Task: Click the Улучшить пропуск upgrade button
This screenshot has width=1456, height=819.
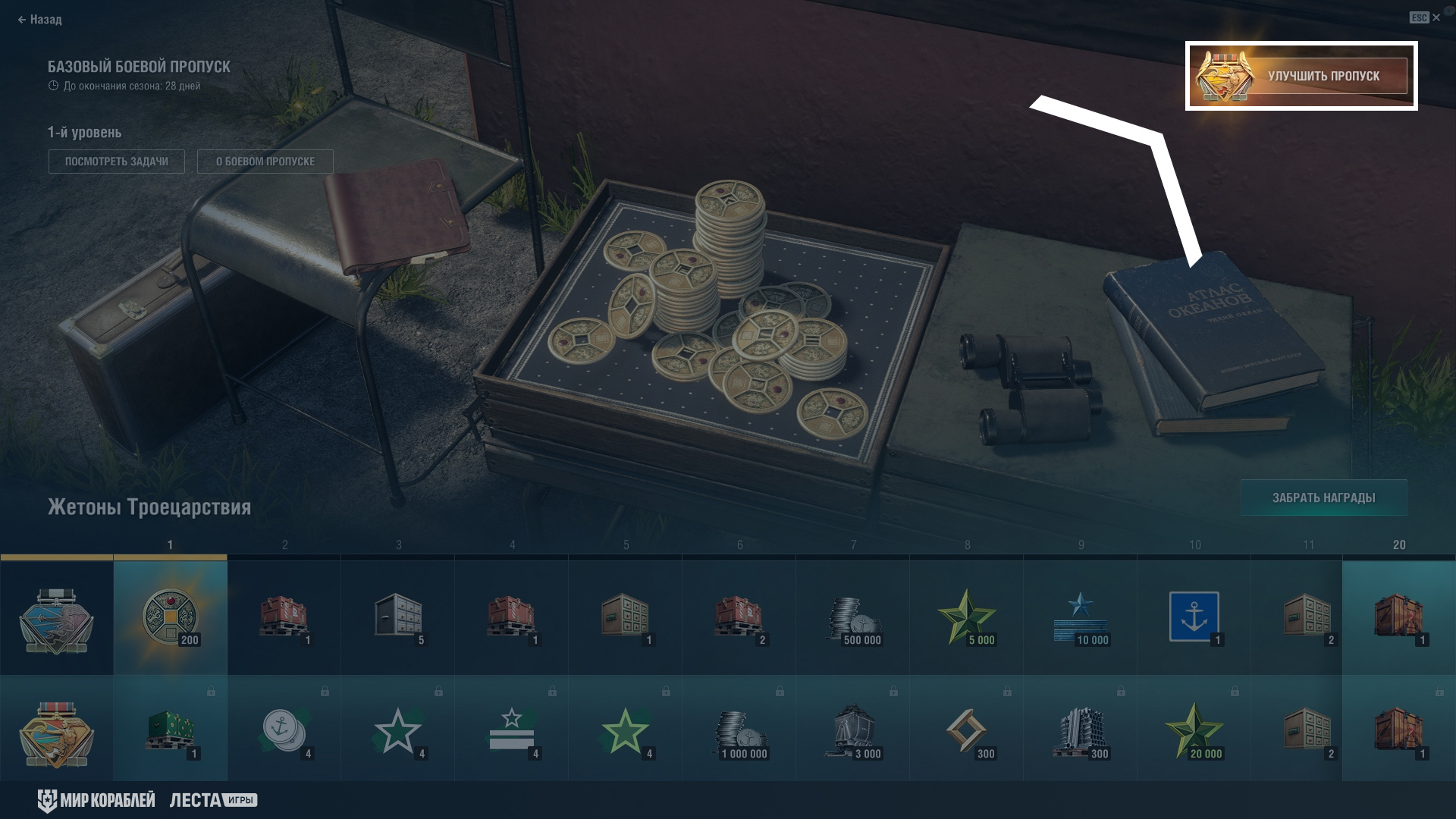Action: pos(1301,76)
